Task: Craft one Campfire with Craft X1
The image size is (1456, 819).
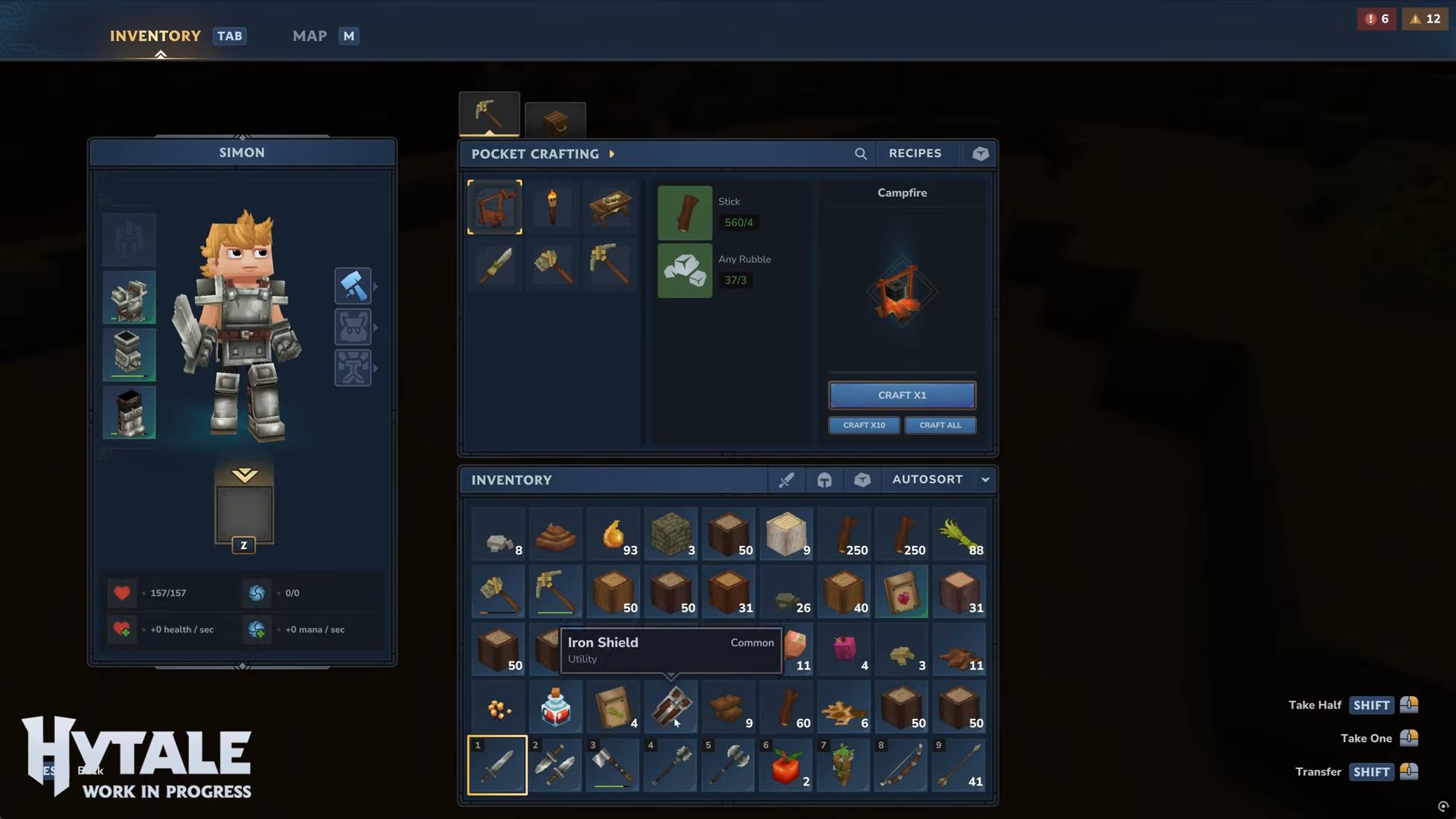Action: coord(902,395)
